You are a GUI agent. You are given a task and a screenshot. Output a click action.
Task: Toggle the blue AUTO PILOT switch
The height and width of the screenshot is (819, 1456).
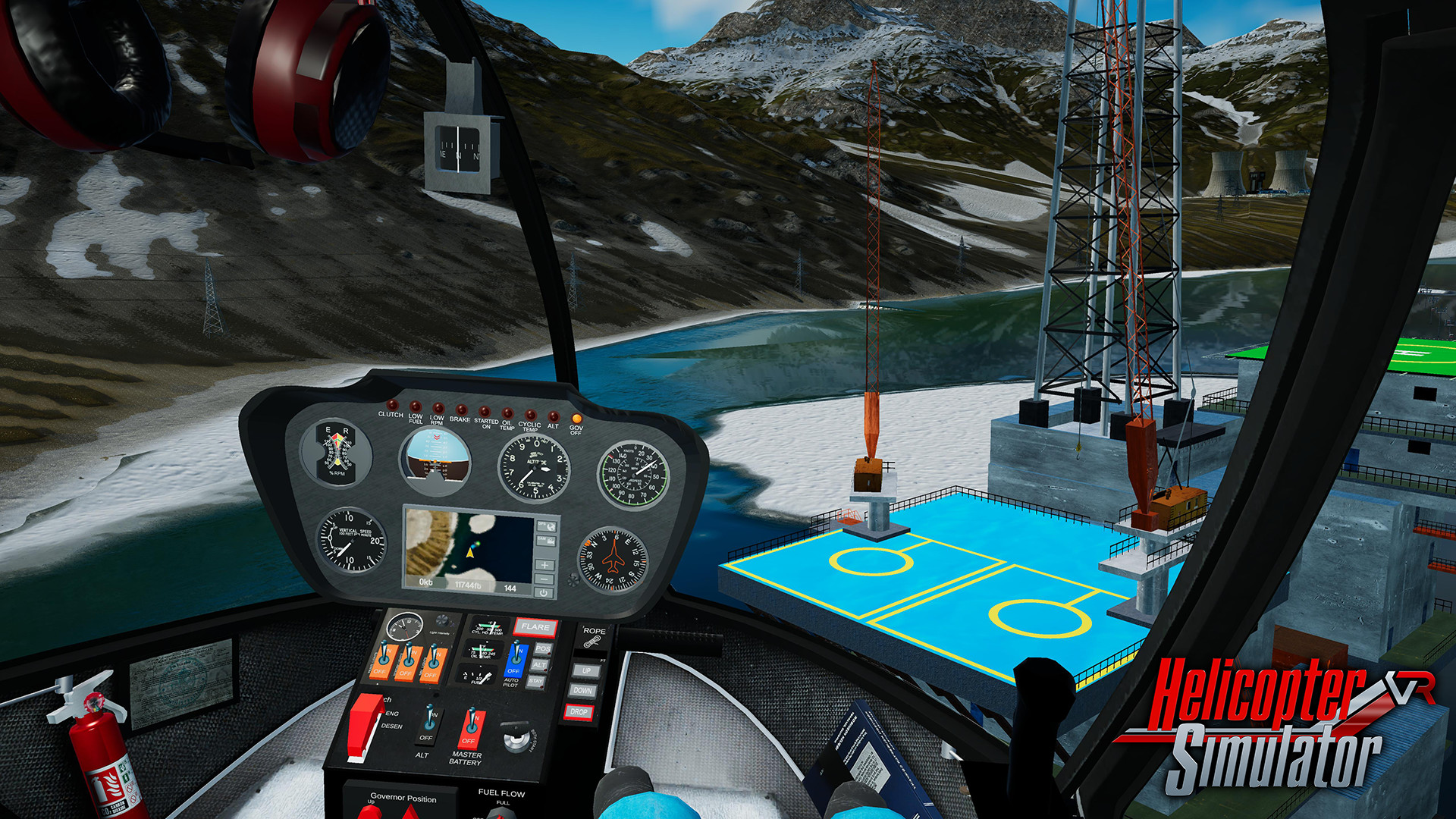[x=515, y=659]
